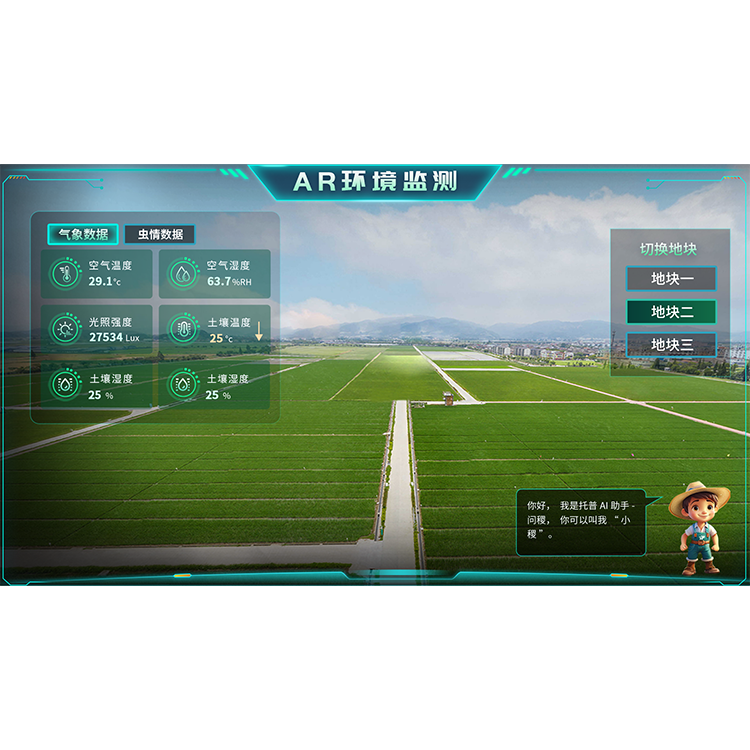The image size is (750, 750).
Task: Switch to the 地块三 plot
Action: click(671, 345)
